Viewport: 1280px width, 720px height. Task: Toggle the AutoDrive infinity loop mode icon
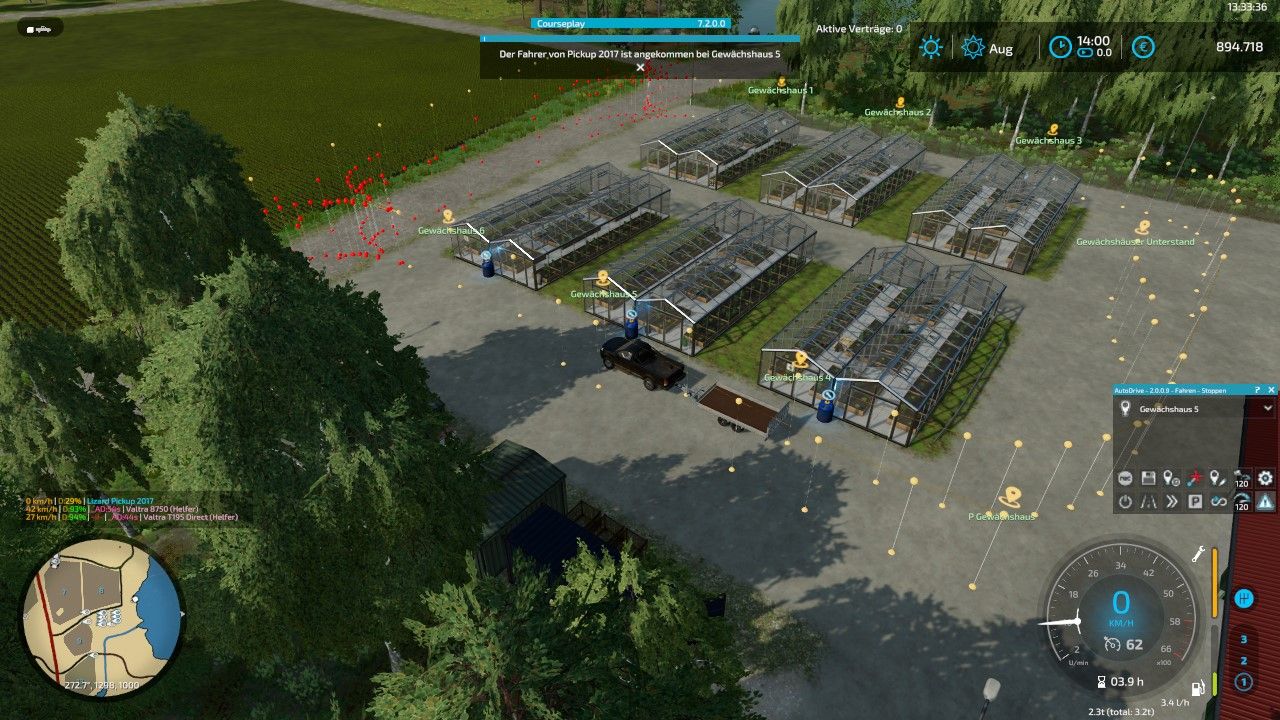(1218, 502)
